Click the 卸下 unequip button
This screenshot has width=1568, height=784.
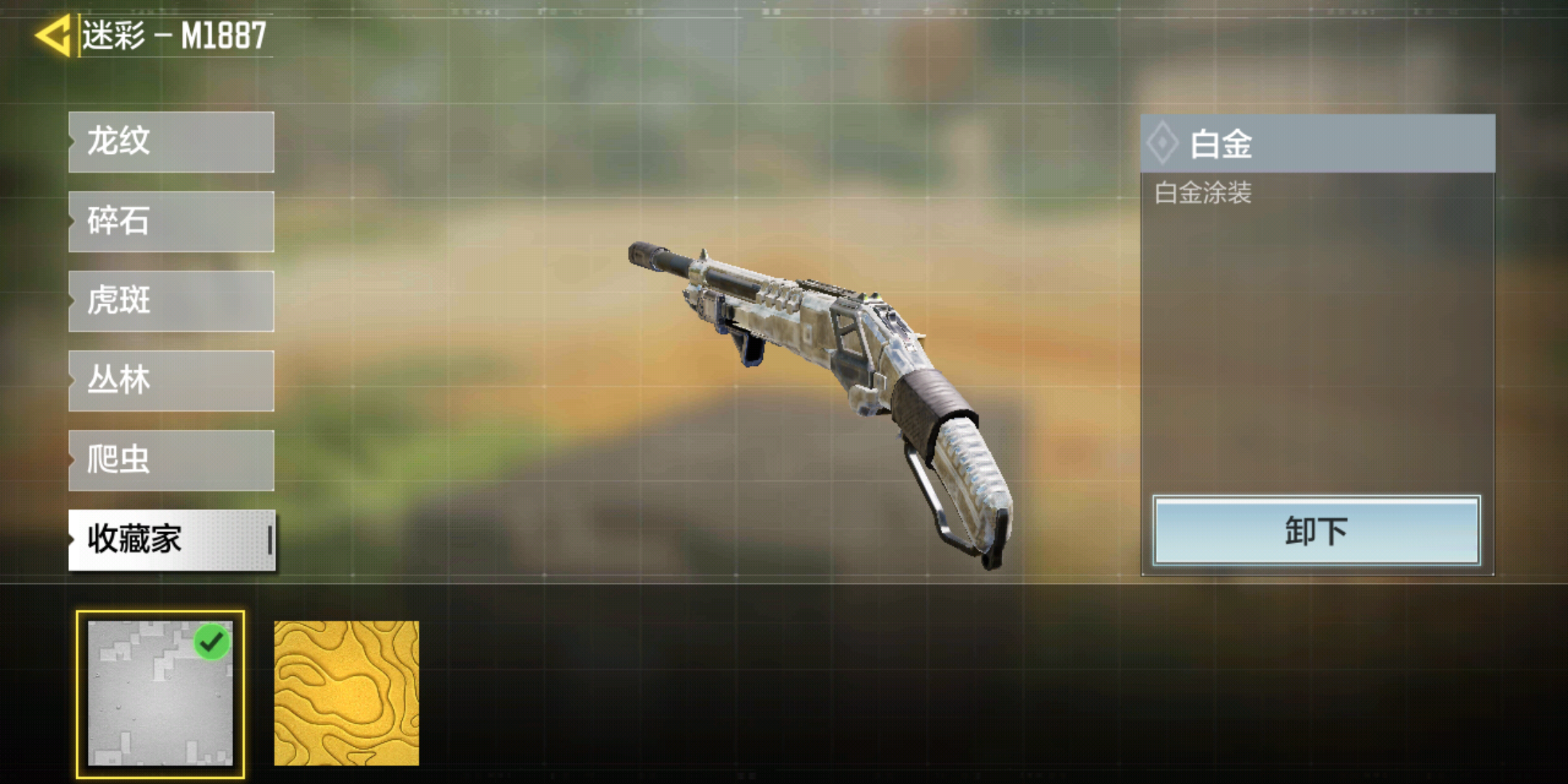pyautogui.click(x=1315, y=531)
